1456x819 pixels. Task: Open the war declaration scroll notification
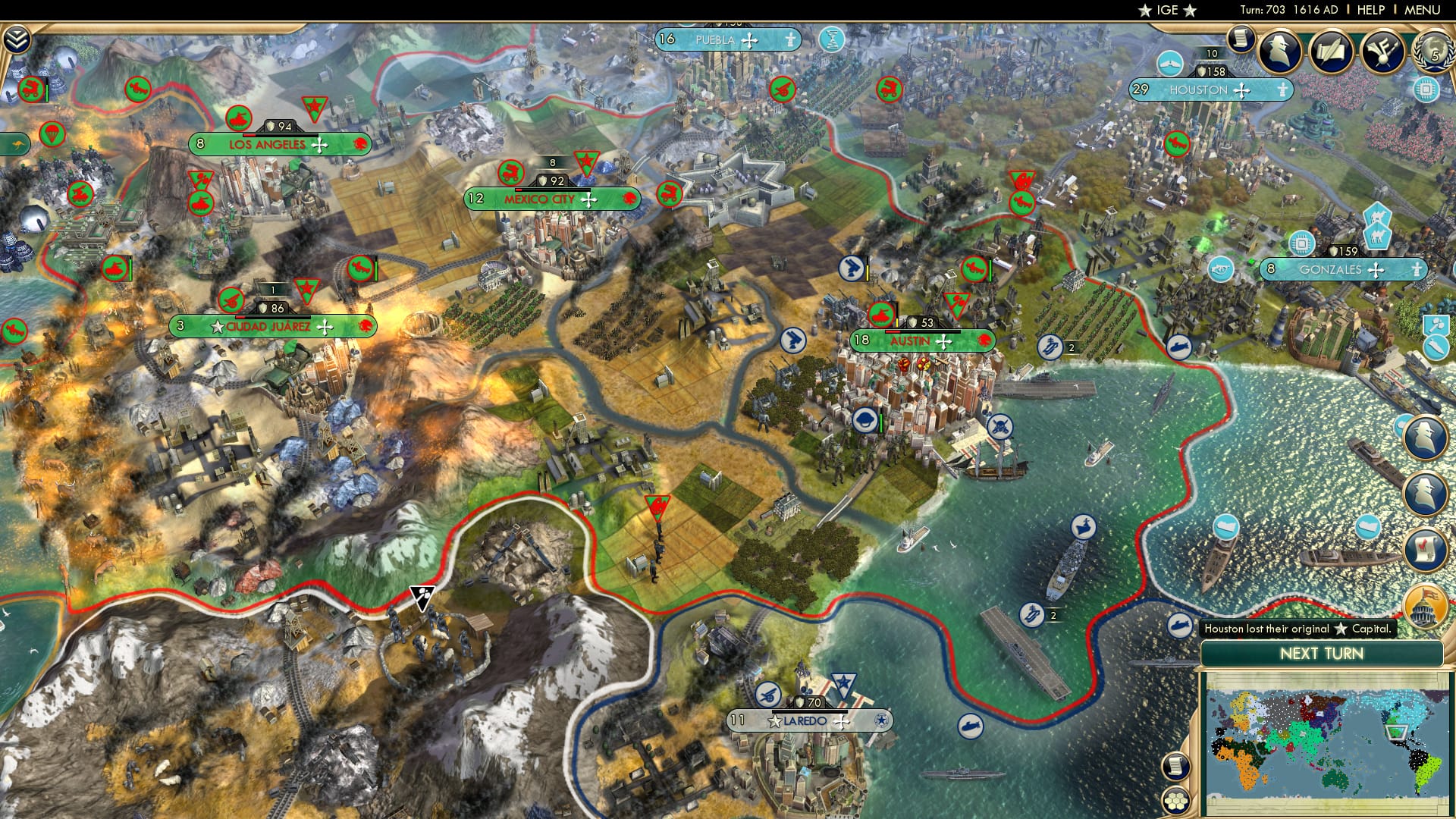coord(1425,548)
